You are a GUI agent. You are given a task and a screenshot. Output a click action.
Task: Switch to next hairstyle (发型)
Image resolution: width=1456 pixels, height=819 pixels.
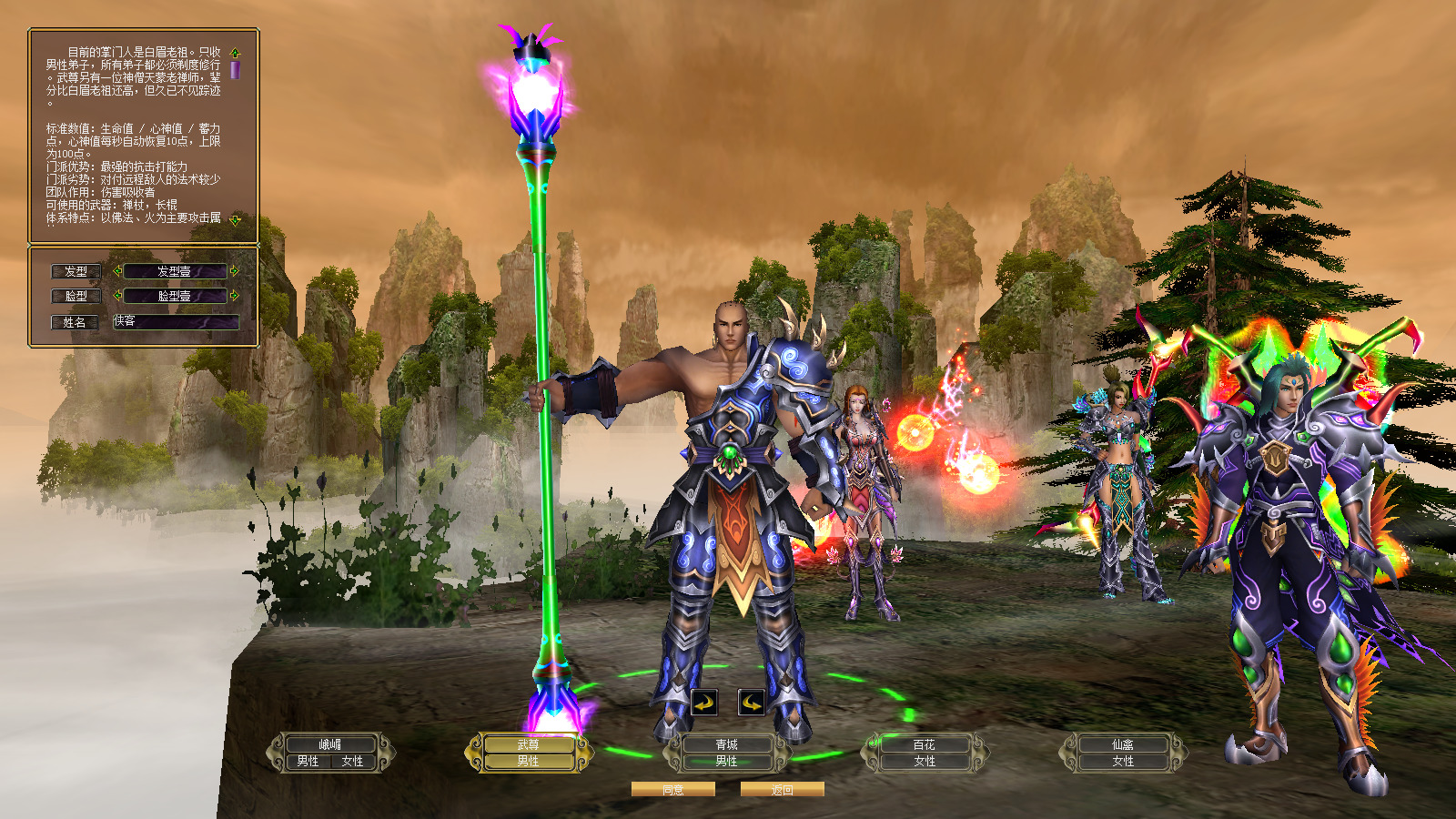[x=234, y=270]
